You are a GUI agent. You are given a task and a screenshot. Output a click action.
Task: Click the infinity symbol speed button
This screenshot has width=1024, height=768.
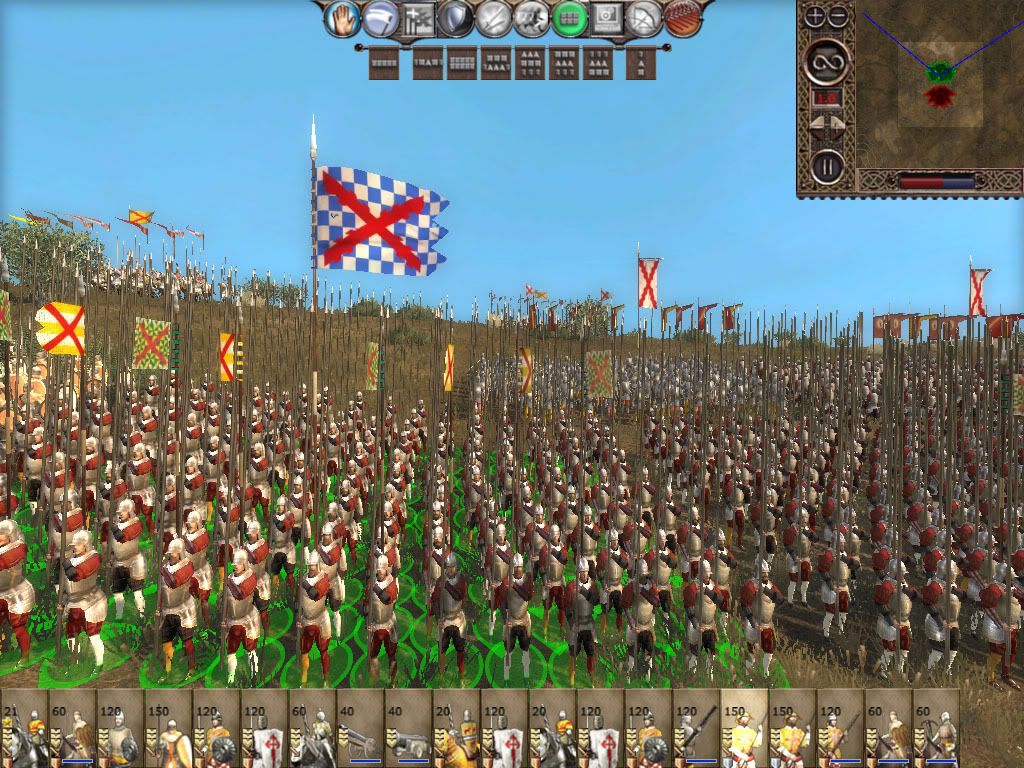[827, 62]
